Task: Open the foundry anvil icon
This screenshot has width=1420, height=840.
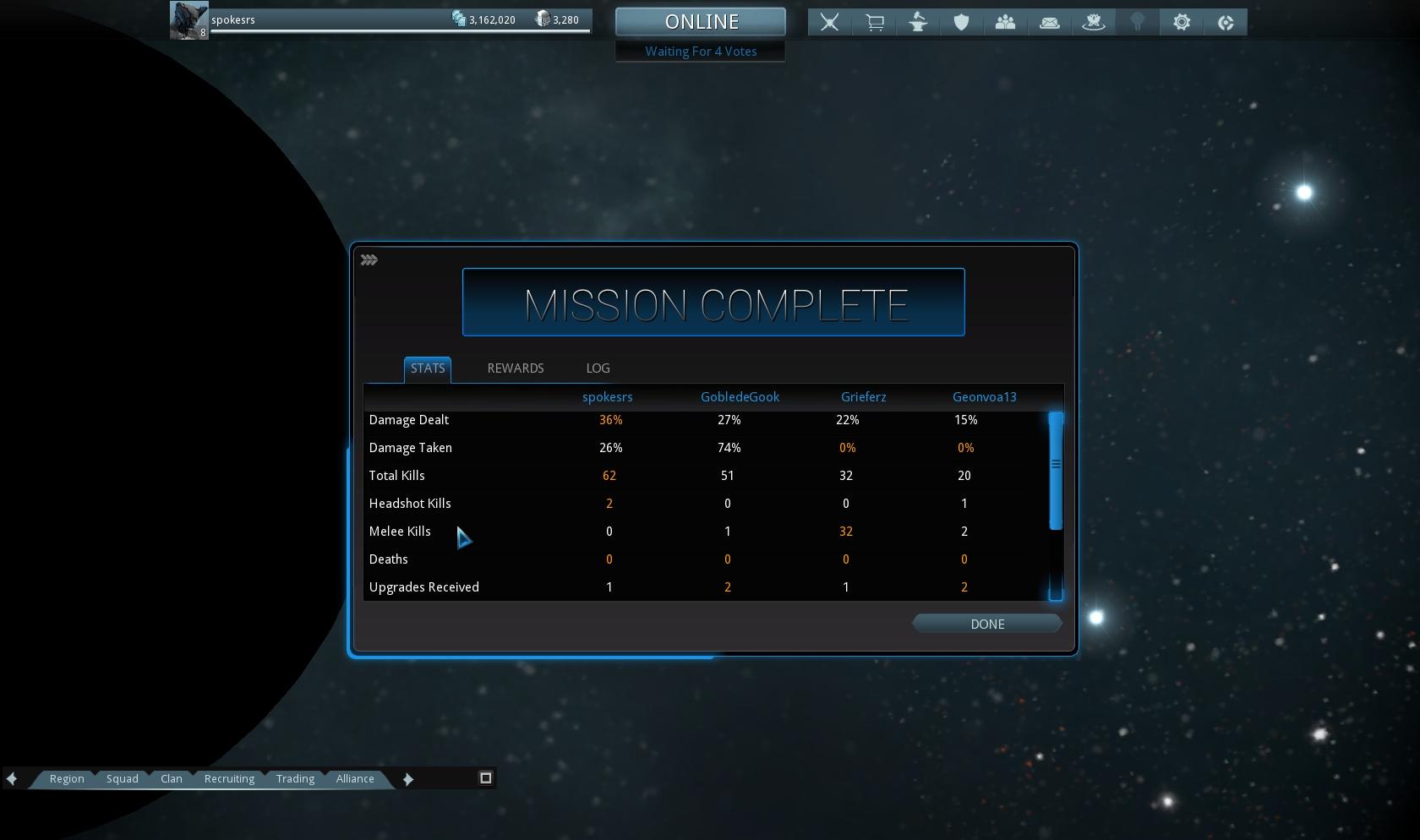Action: pos(918,23)
